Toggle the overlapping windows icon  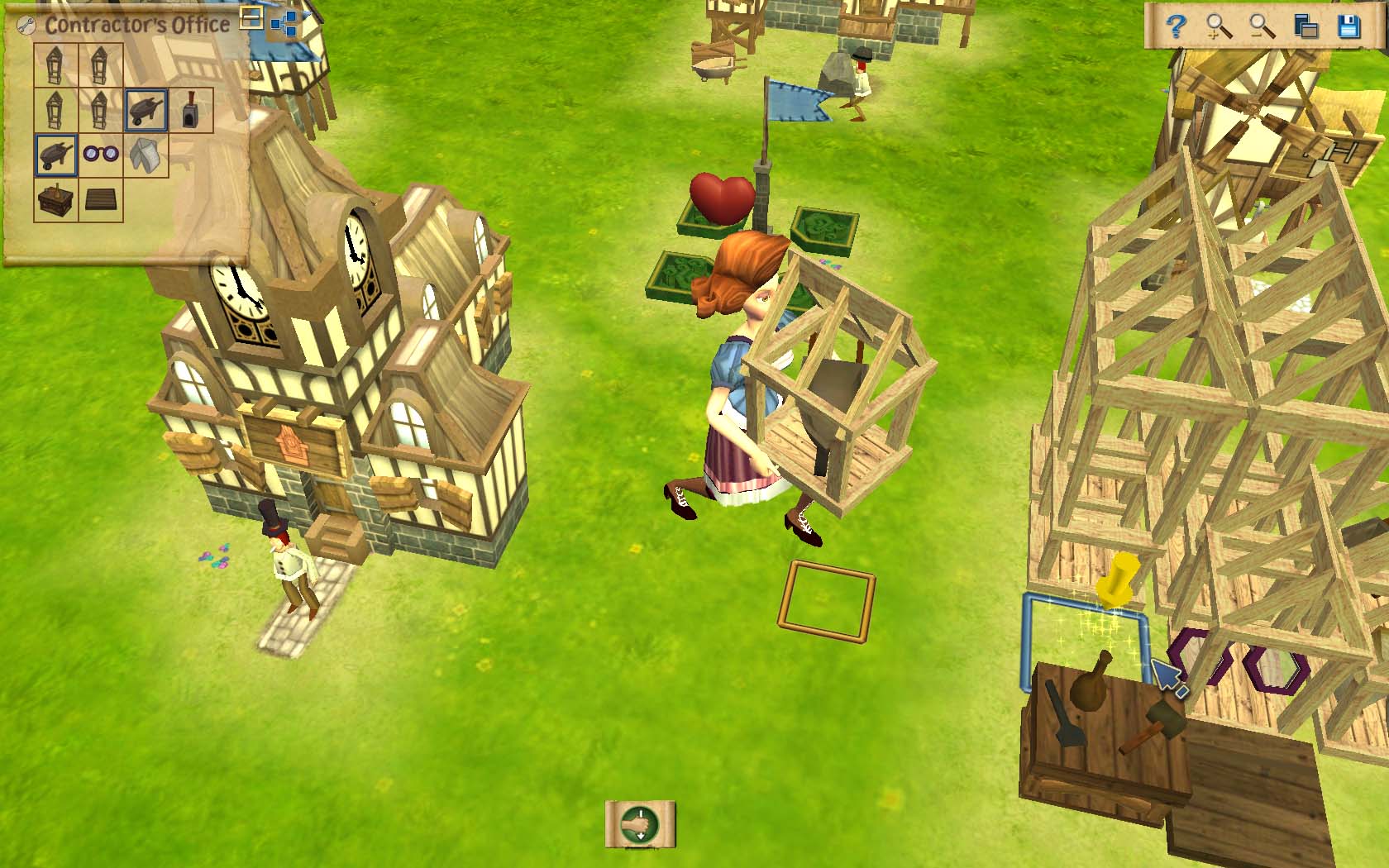tap(1306, 28)
